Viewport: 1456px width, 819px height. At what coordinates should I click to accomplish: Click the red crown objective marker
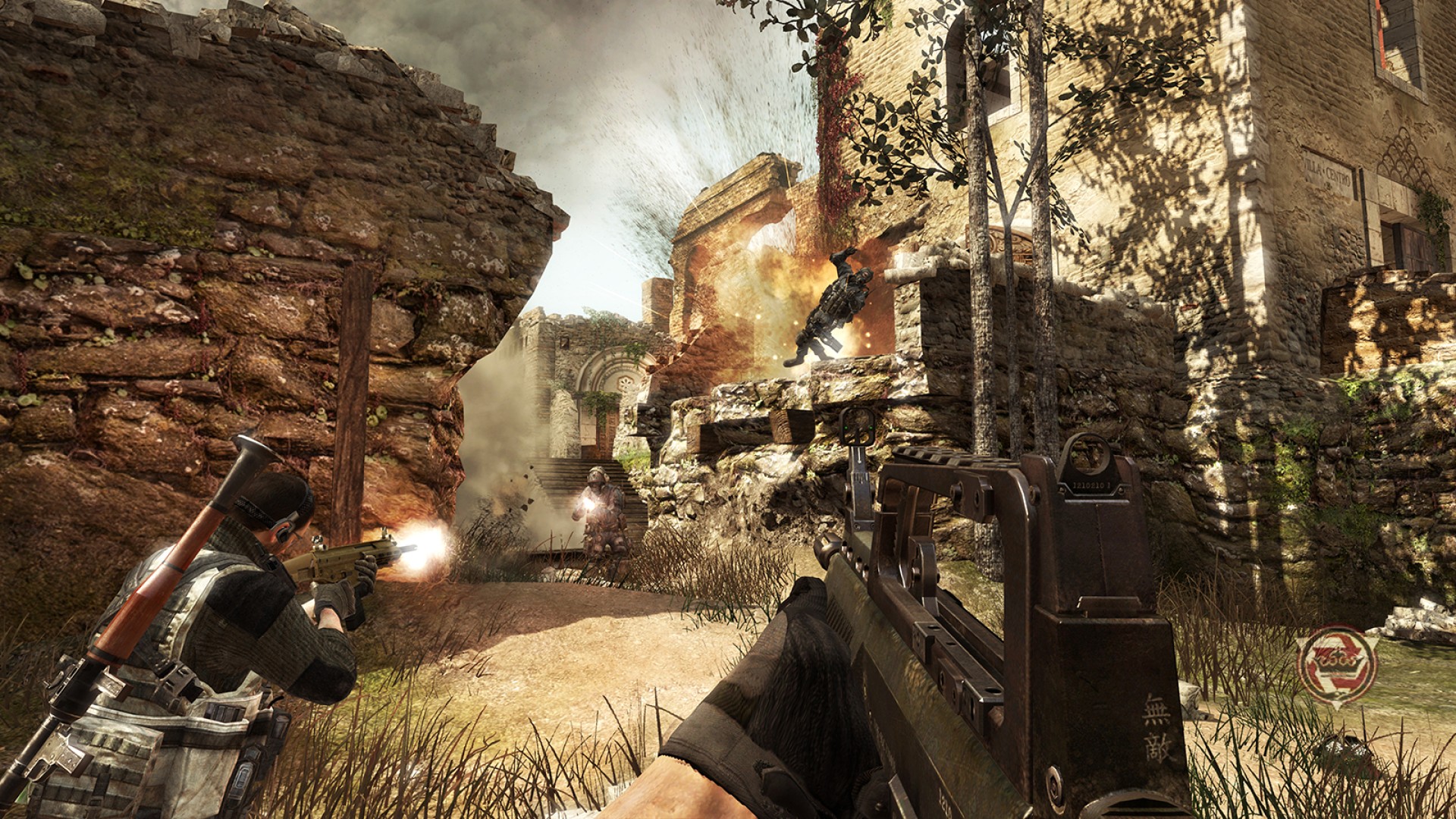(x=1335, y=665)
